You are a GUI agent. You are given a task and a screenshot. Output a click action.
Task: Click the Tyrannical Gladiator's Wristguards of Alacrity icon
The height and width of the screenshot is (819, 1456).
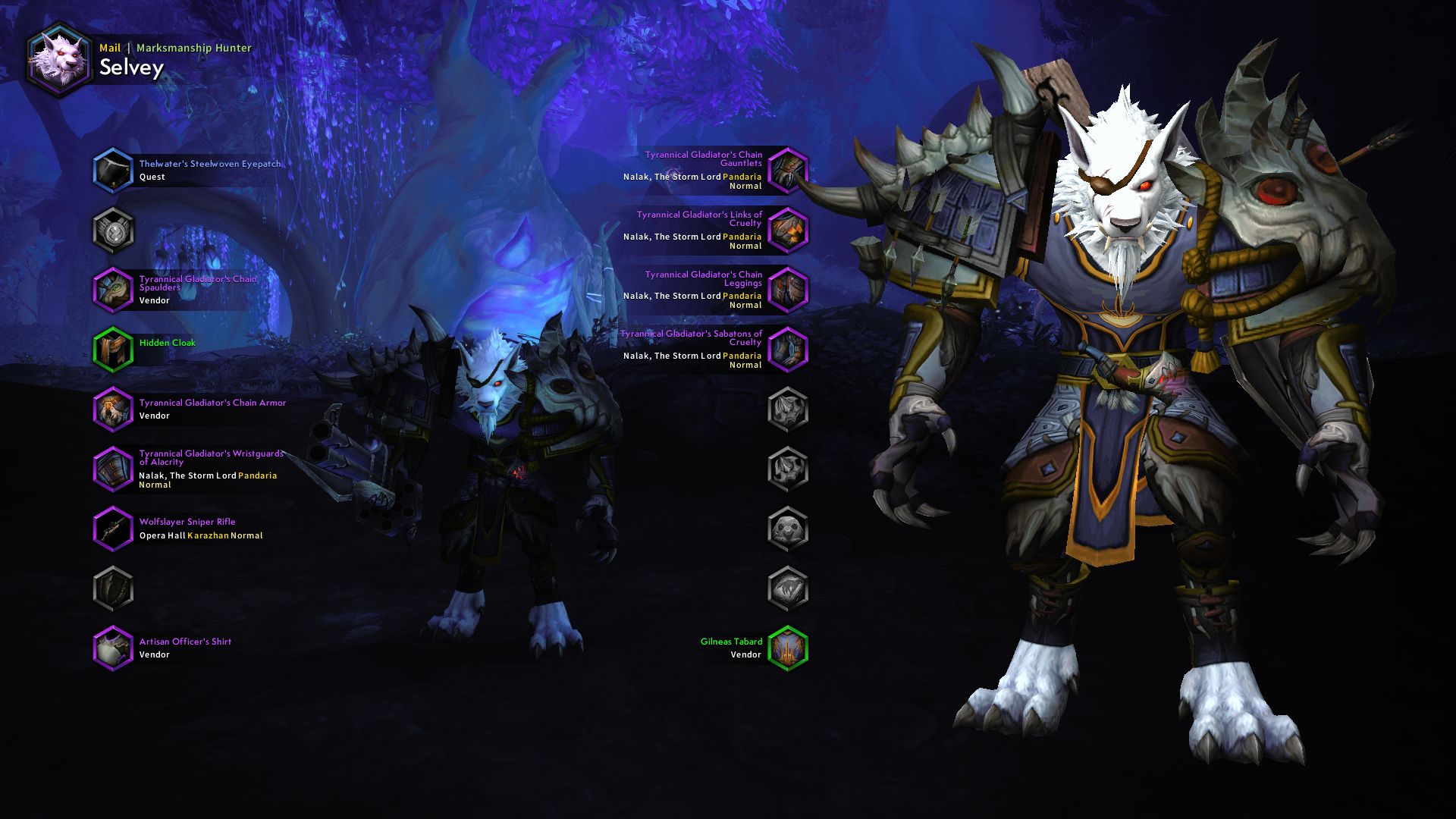(114, 469)
